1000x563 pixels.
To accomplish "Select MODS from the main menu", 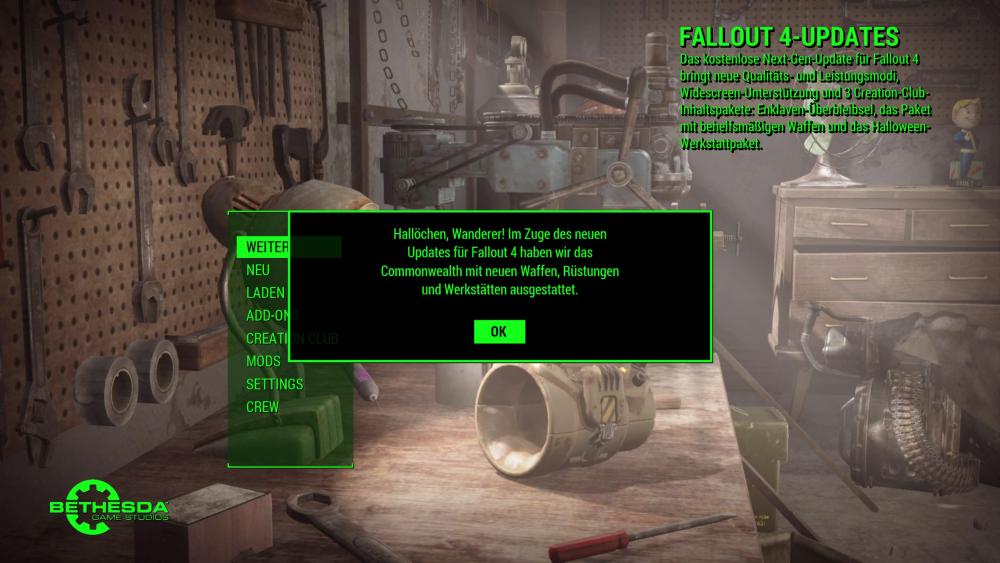I will coord(263,361).
